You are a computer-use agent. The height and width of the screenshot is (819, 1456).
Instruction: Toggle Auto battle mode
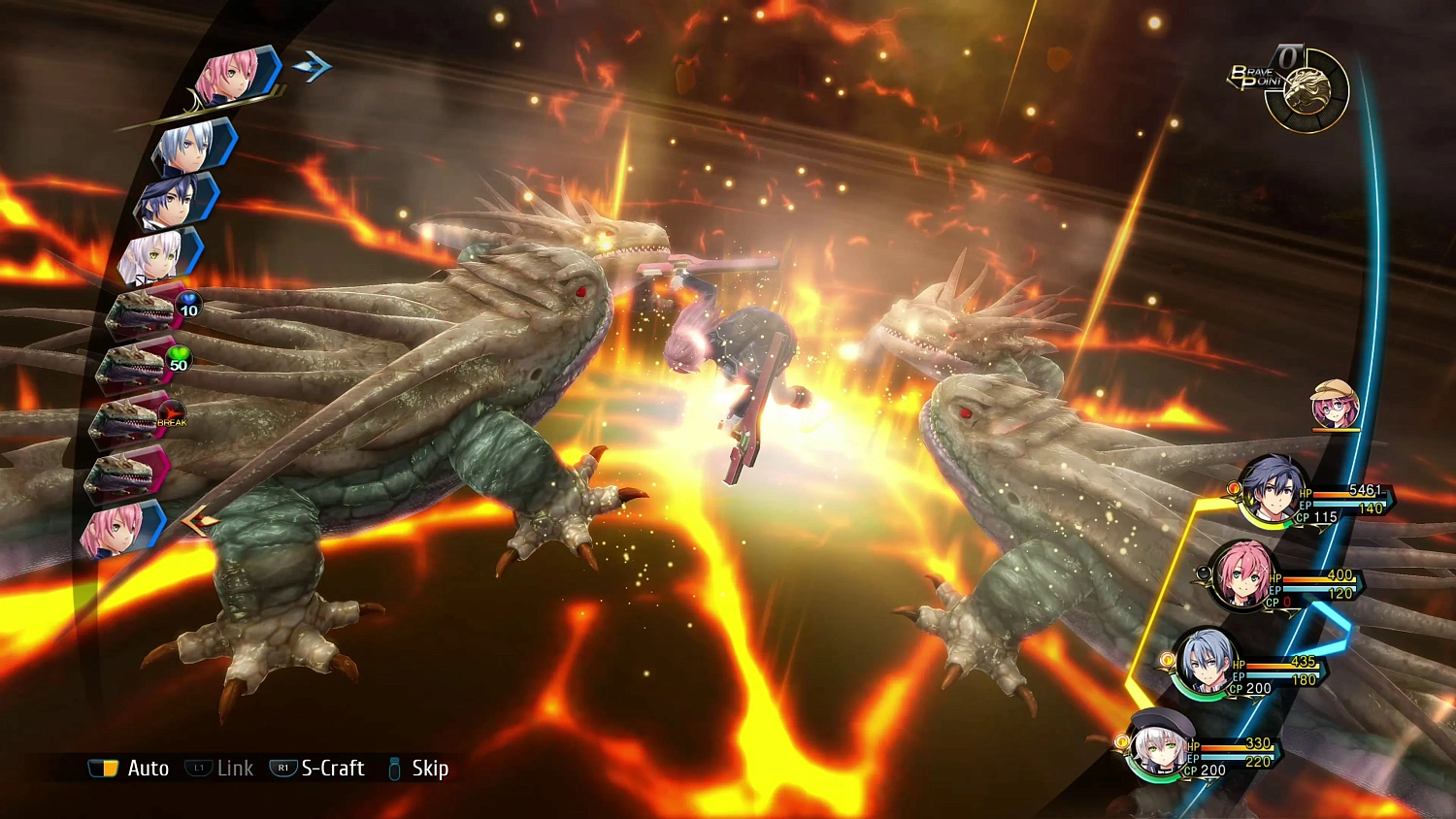[x=148, y=769]
